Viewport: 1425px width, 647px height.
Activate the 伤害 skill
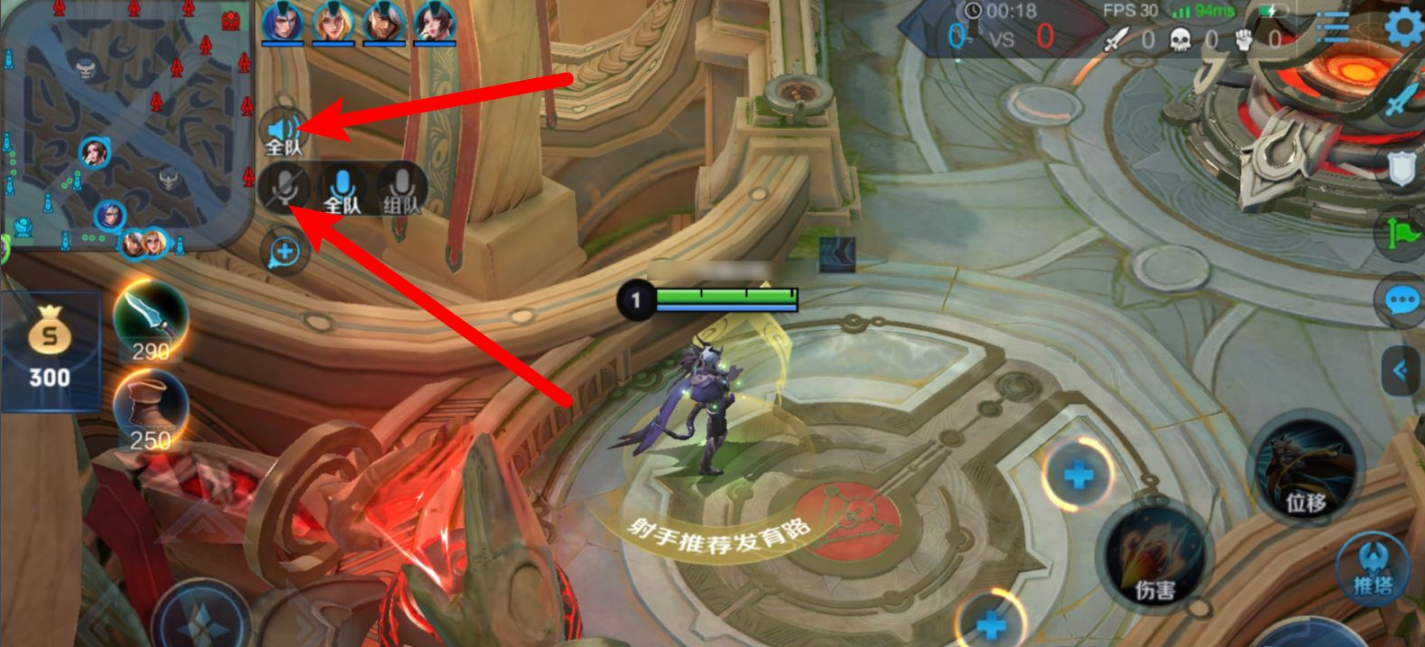[x=1155, y=556]
